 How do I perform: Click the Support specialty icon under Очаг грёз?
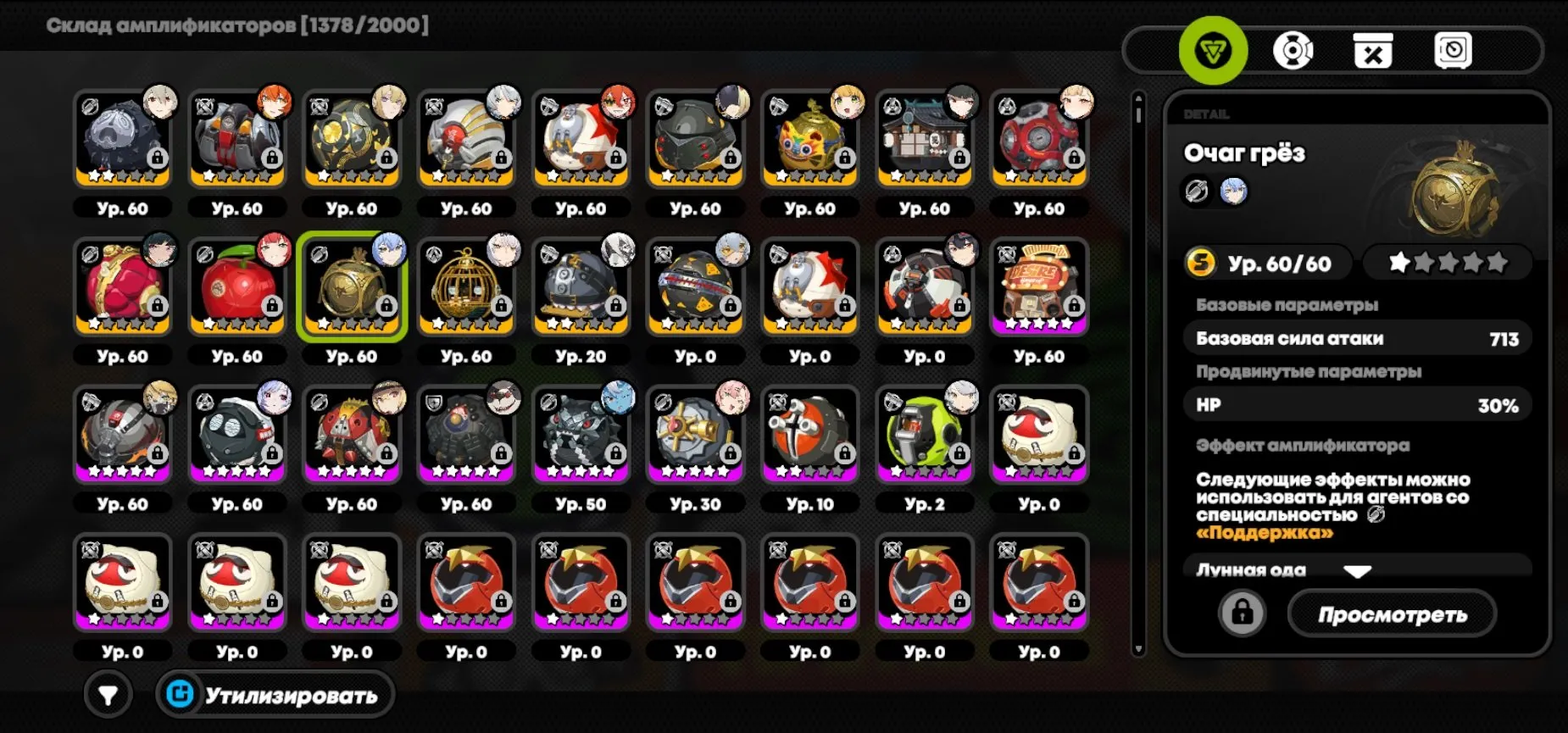pyautogui.click(x=1197, y=191)
